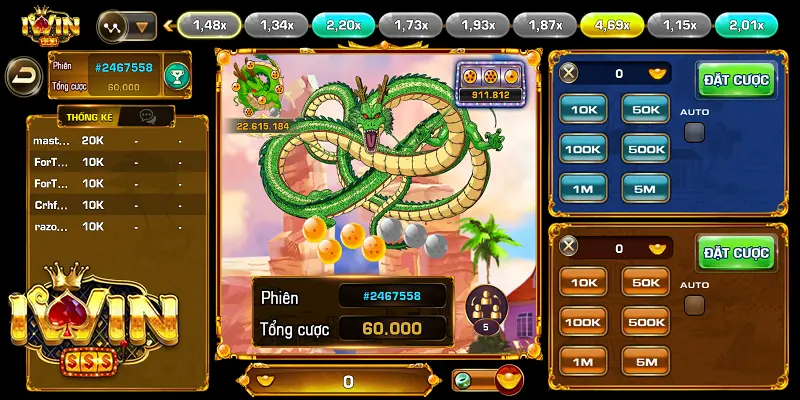Add the orange 100K chip in brown panel
This screenshot has width=800, height=400.
pyautogui.click(x=583, y=321)
